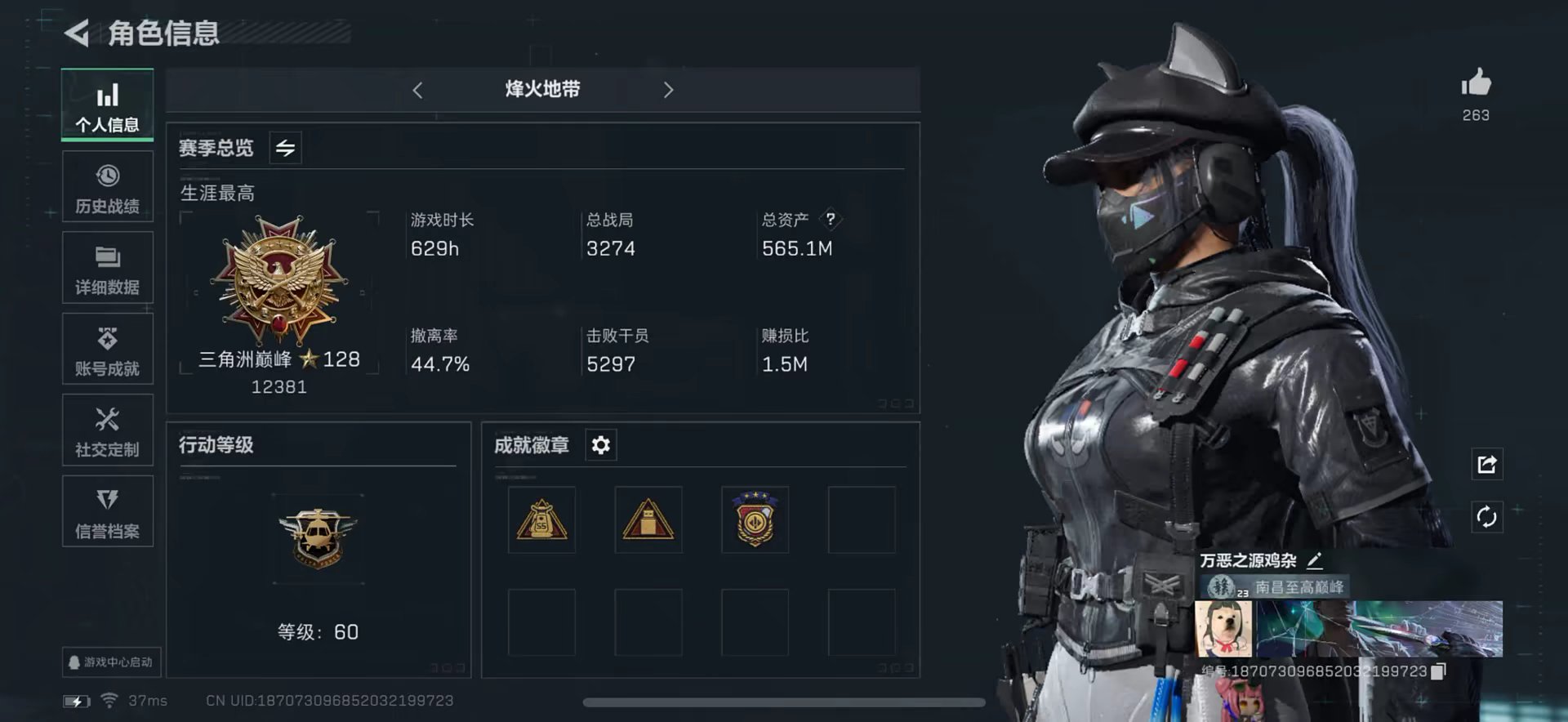Click the rotate refresh icon
This screenshot has width=1568, height=722.
1486,516
